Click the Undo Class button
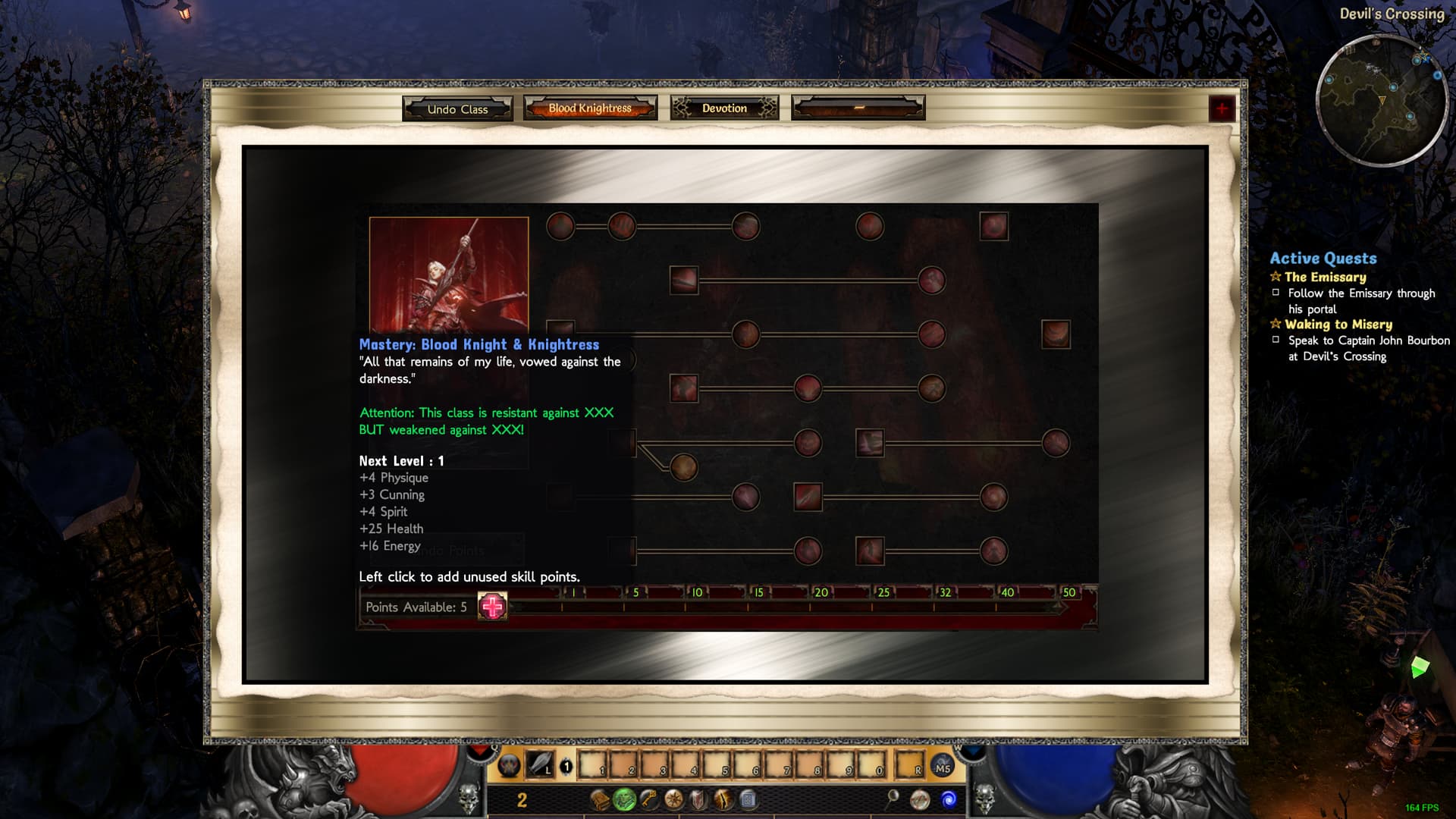1456x819 pixels. (457, 108)
